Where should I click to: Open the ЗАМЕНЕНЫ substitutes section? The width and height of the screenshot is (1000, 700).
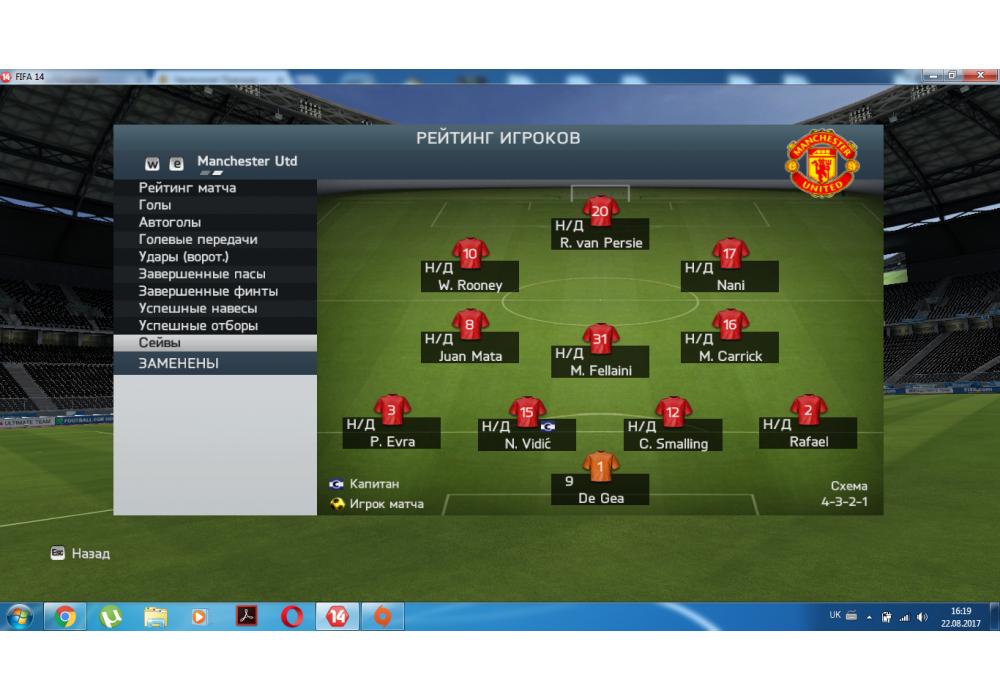click(179, 364)
